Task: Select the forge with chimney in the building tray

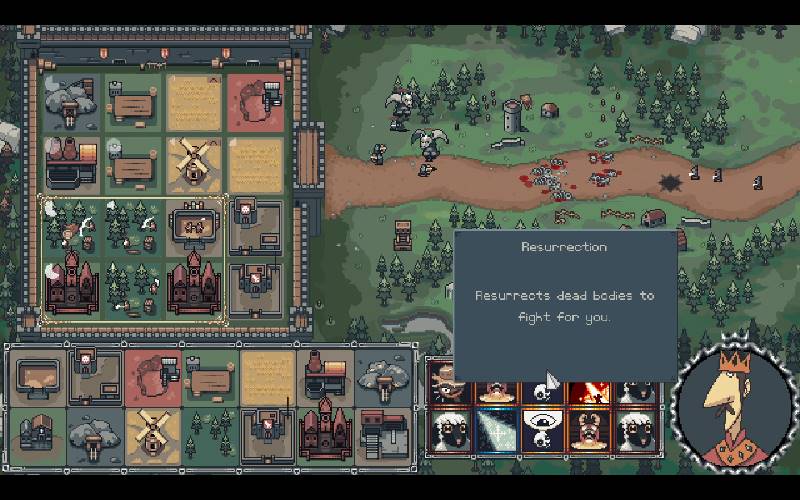Action: click(324, 376)
